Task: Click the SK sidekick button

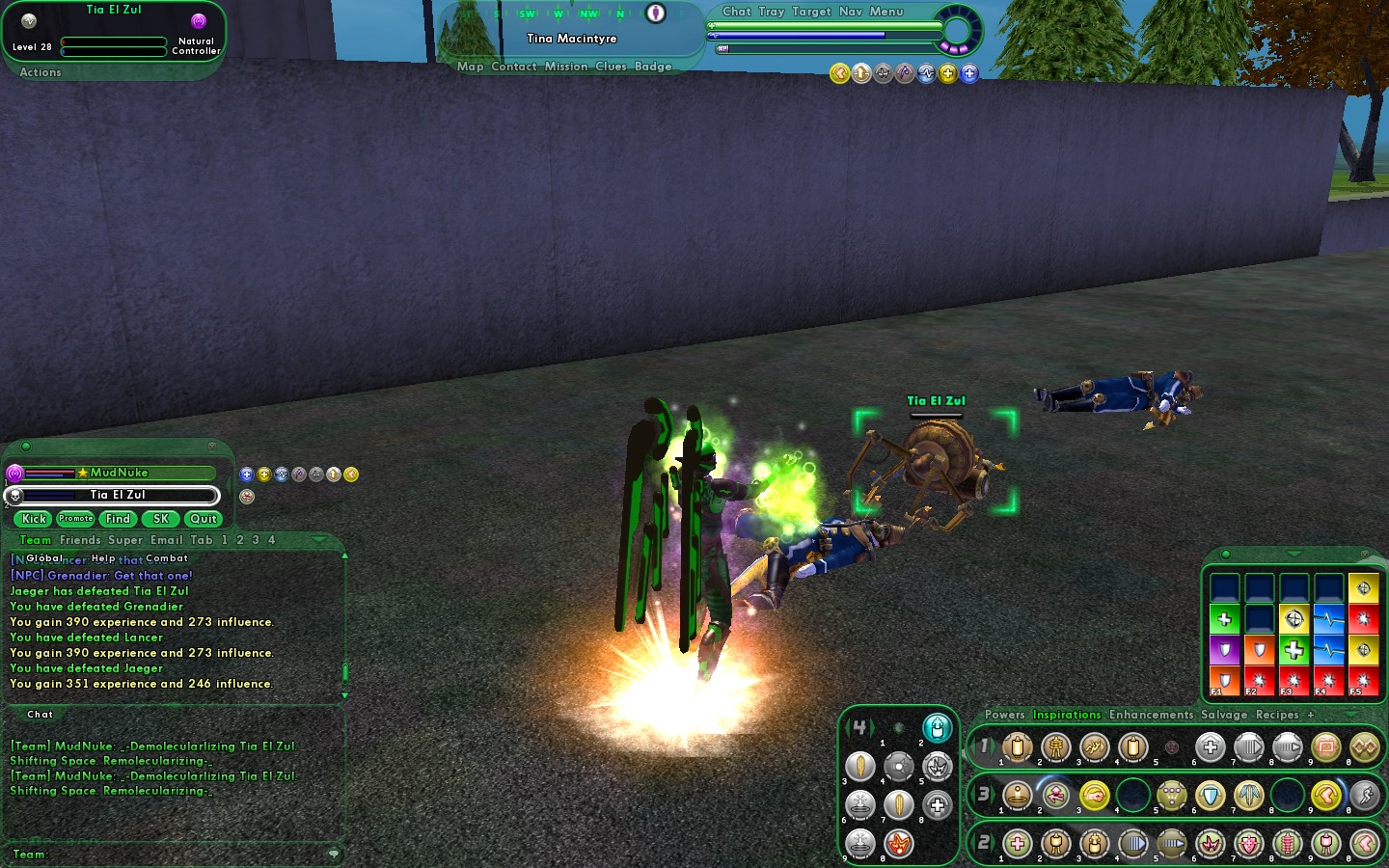Action: point(161,519)
